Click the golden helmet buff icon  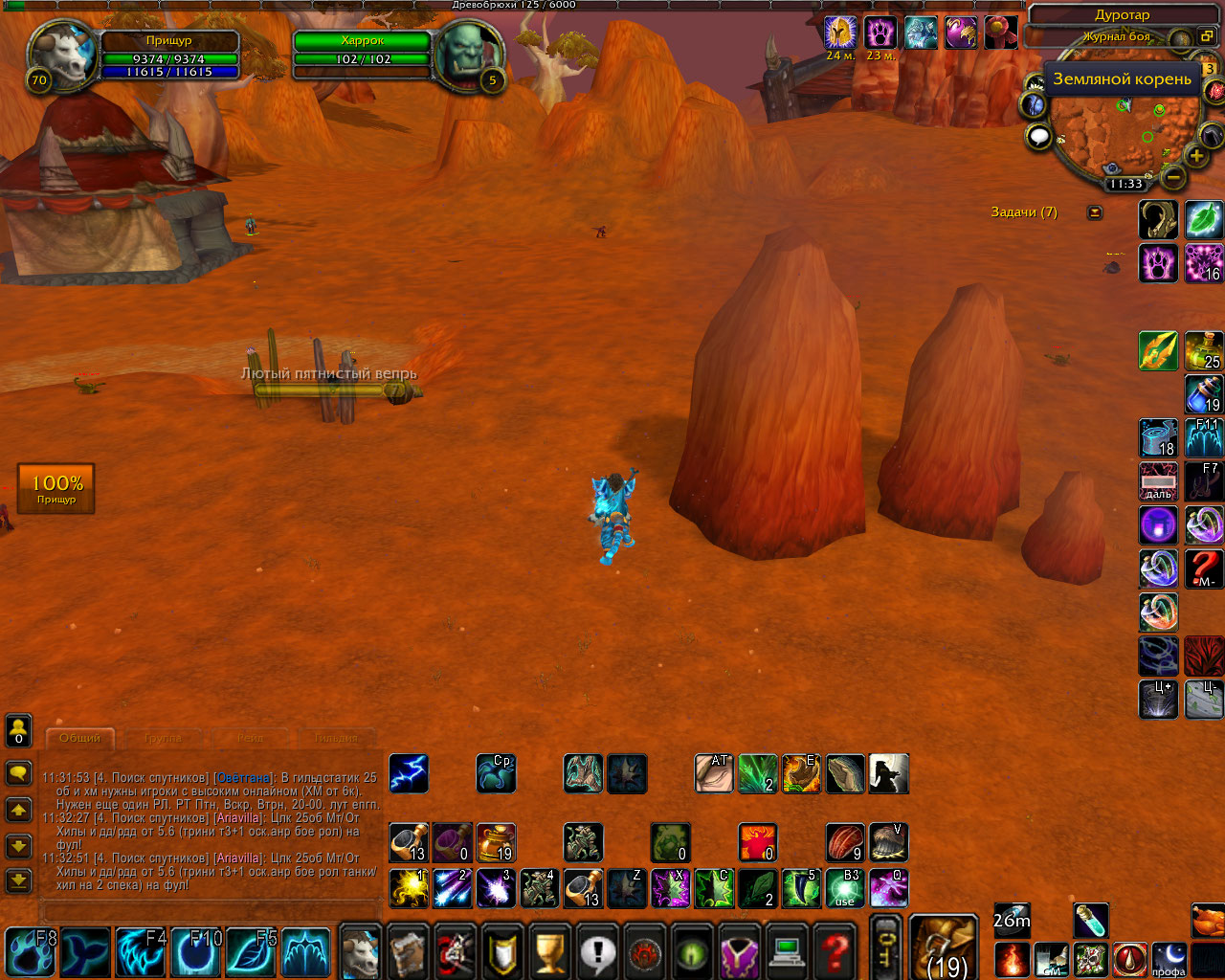tap(839, 33)
